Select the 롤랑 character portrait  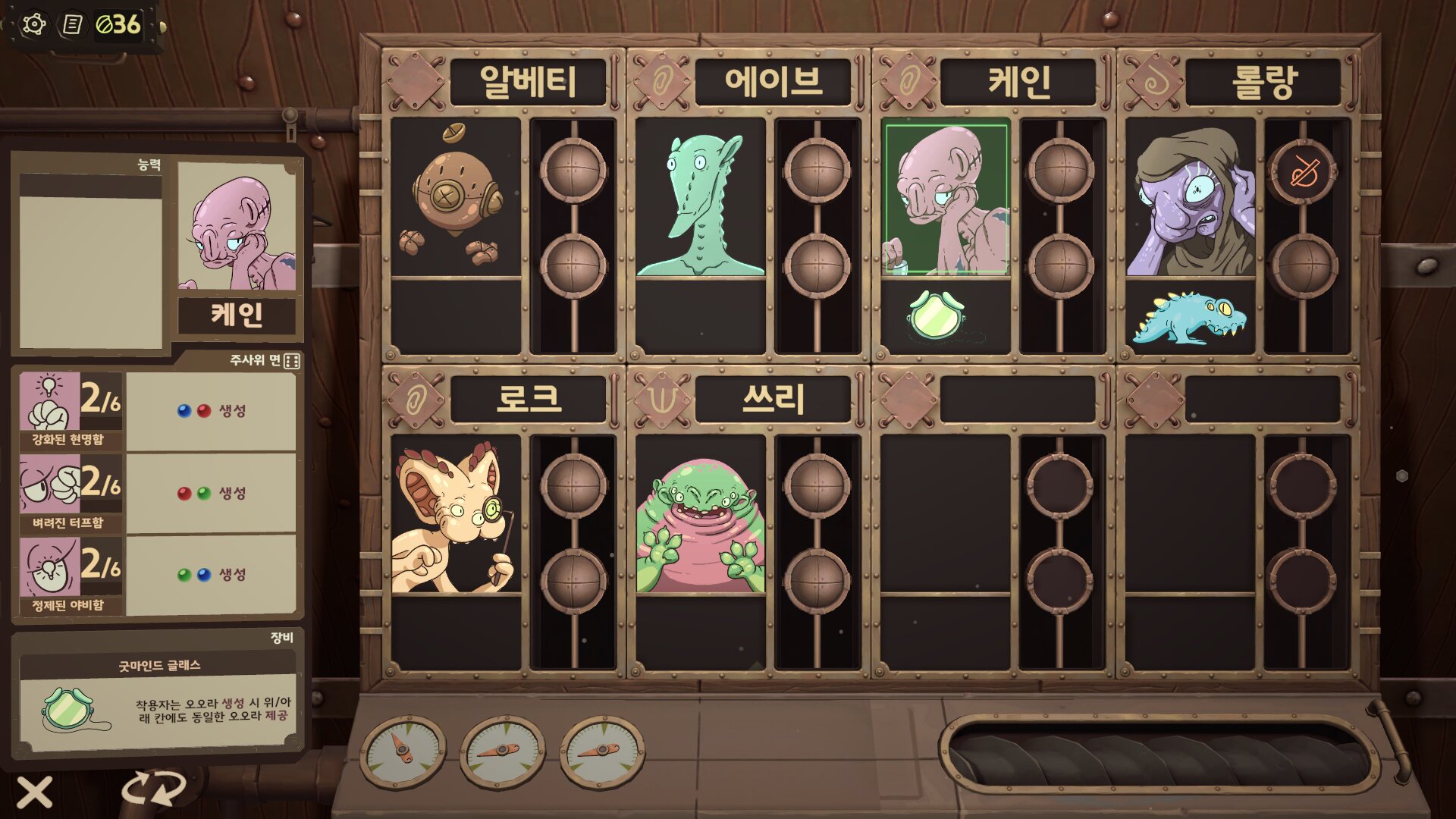pyautogui.click(x=1191, y=199)
